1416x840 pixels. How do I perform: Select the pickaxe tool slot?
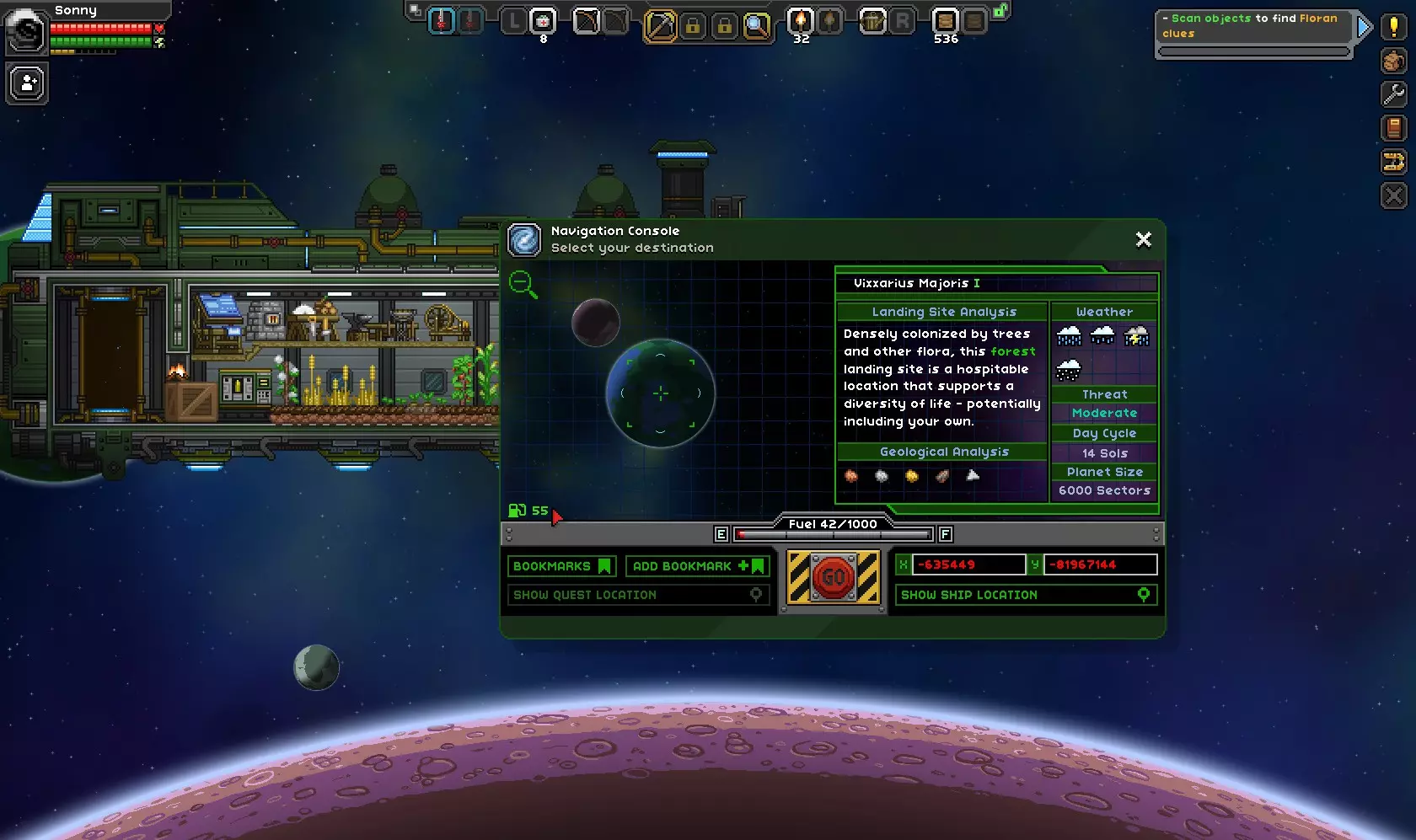660,26
